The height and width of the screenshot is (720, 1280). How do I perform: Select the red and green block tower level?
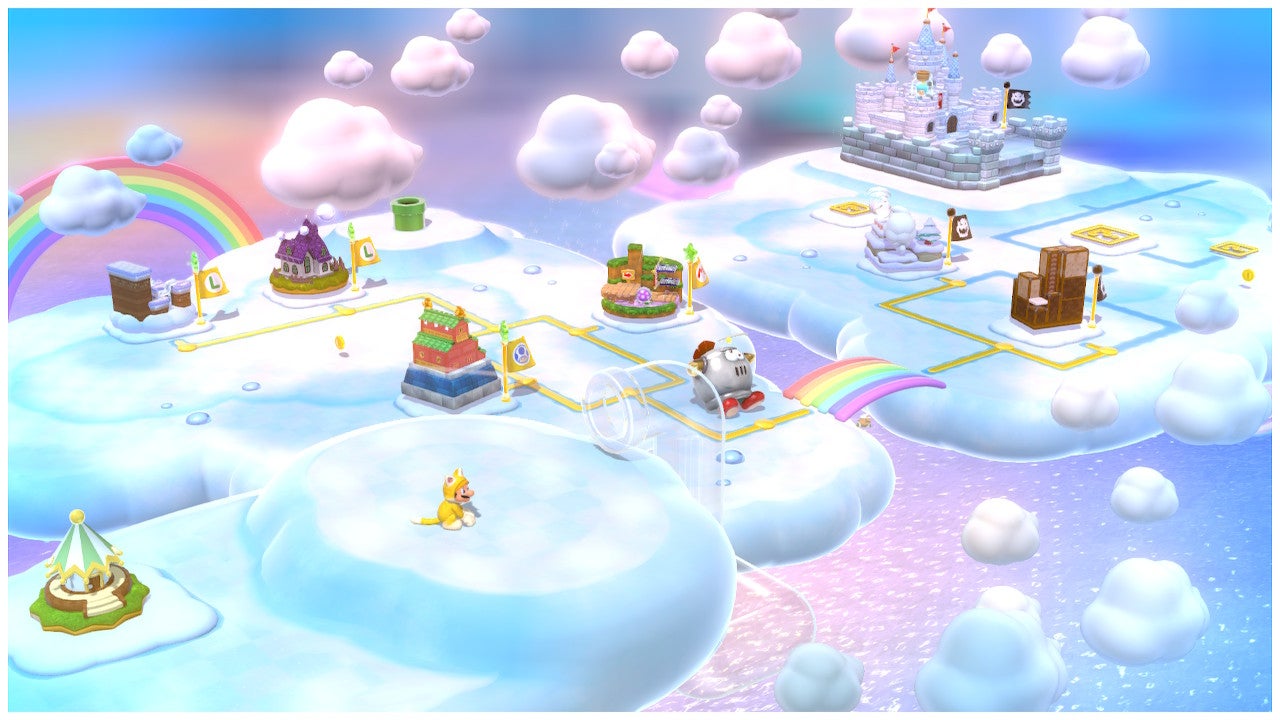450,355
